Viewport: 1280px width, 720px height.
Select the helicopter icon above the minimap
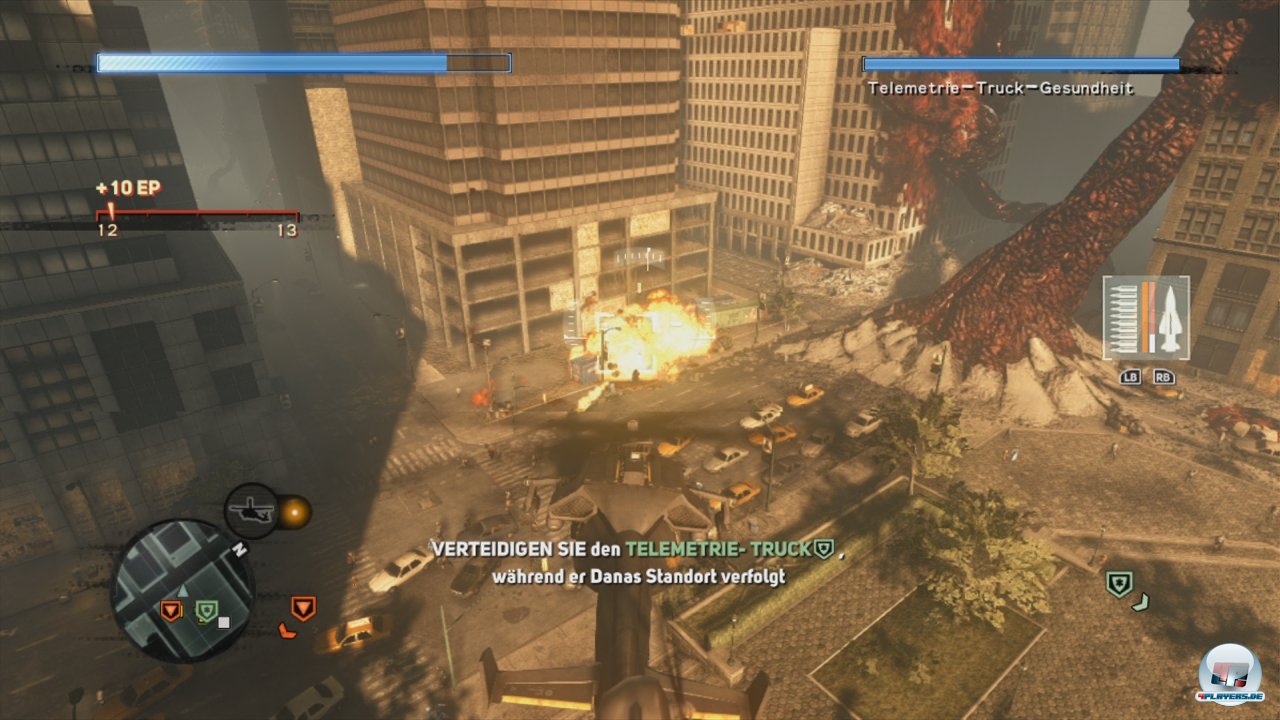point(252,510)
